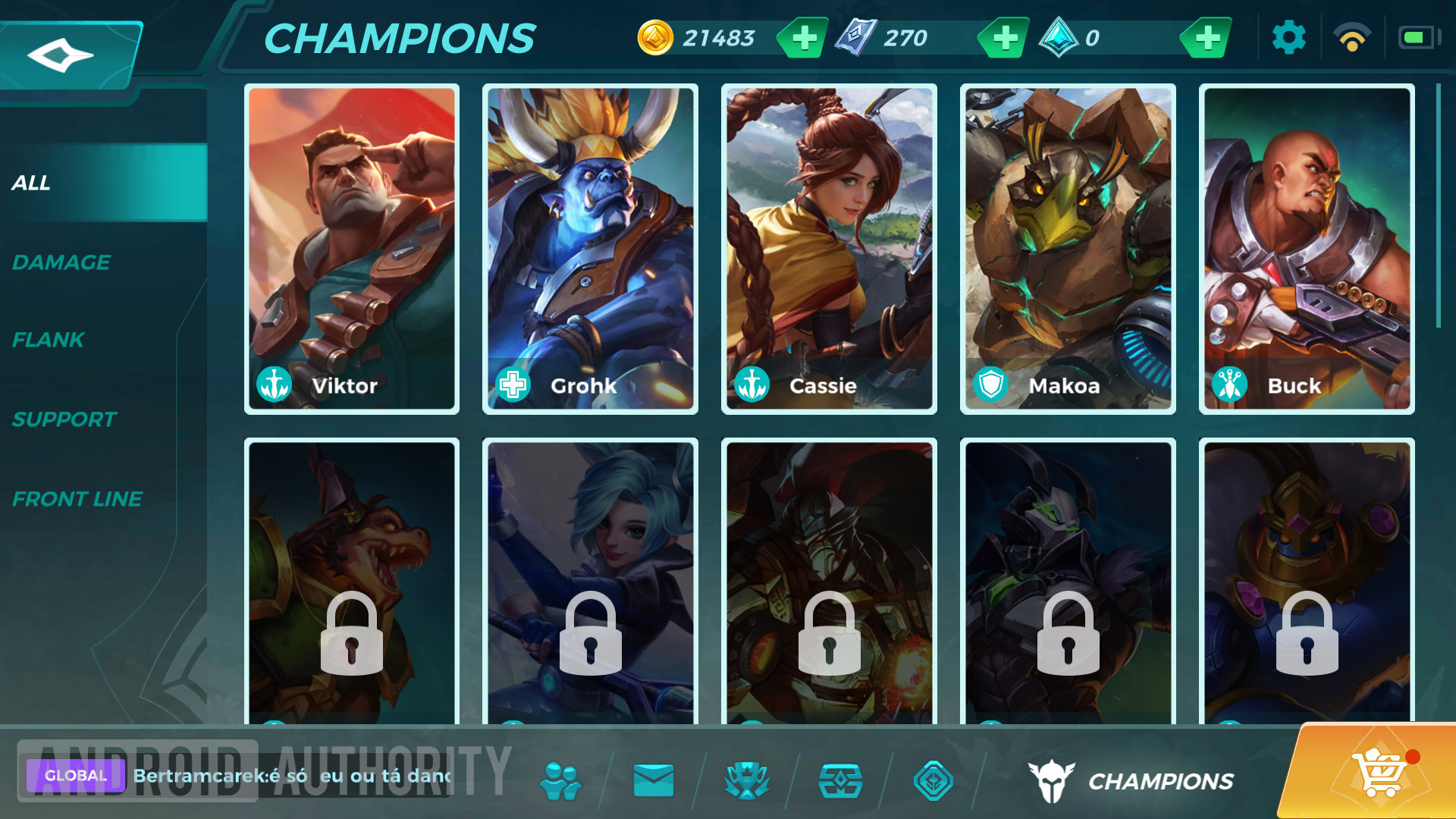This screenshot has height=819, width=1456.
Task: Pick the Cassie champion card
Action: pyautogui.click(x=829, y=249)
